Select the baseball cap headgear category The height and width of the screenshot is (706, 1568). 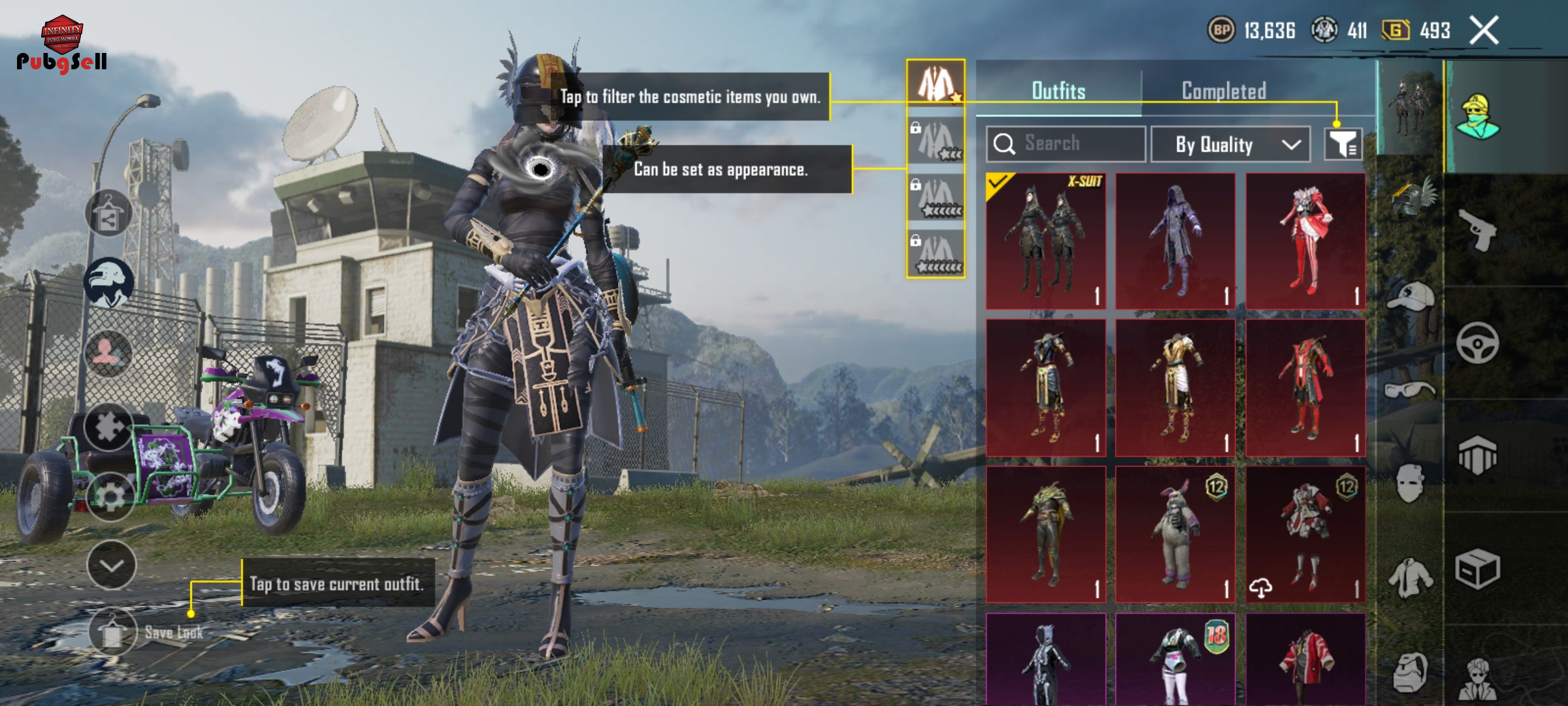click(1409, 297)
